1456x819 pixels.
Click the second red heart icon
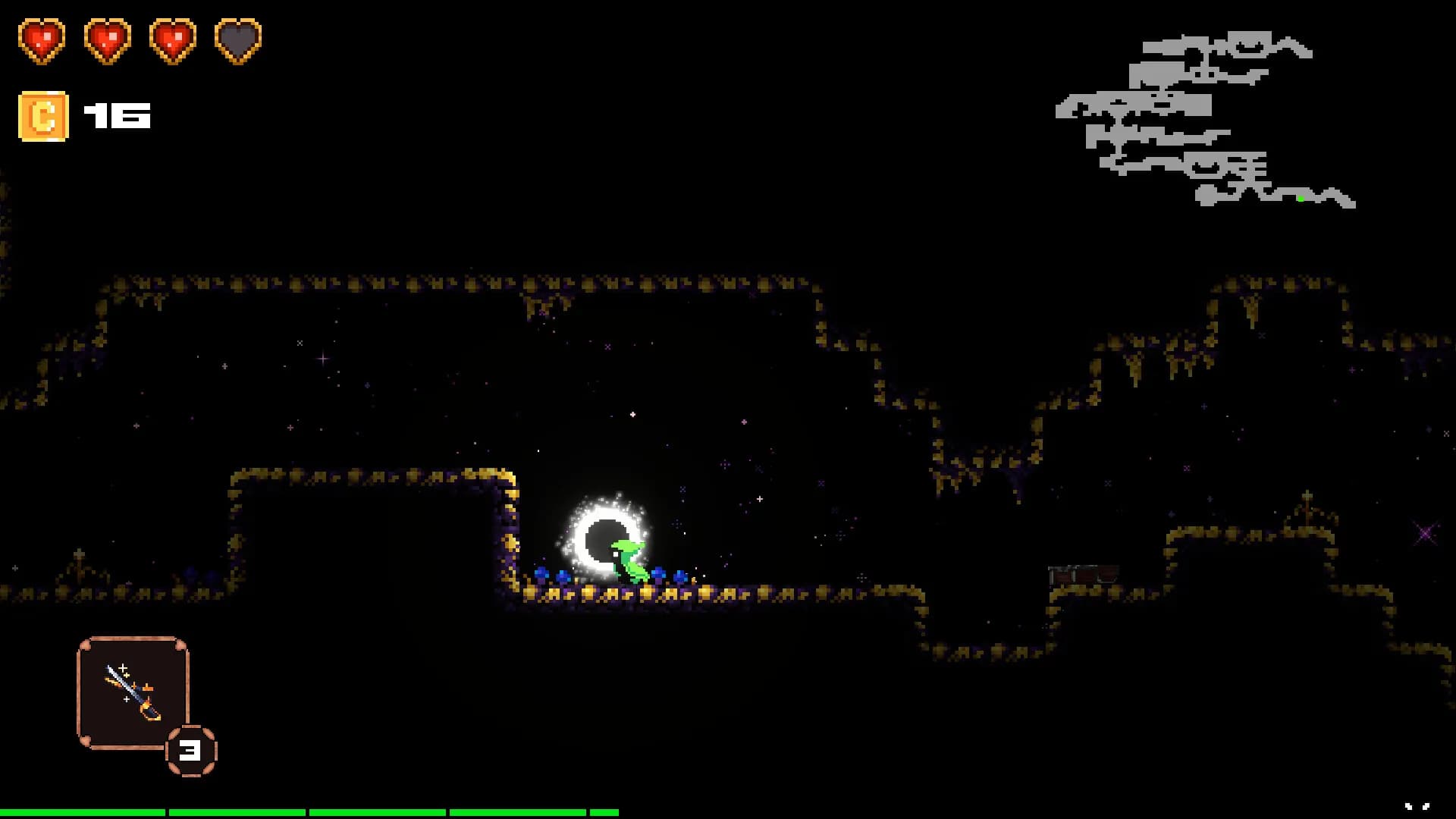coord(106,42)
